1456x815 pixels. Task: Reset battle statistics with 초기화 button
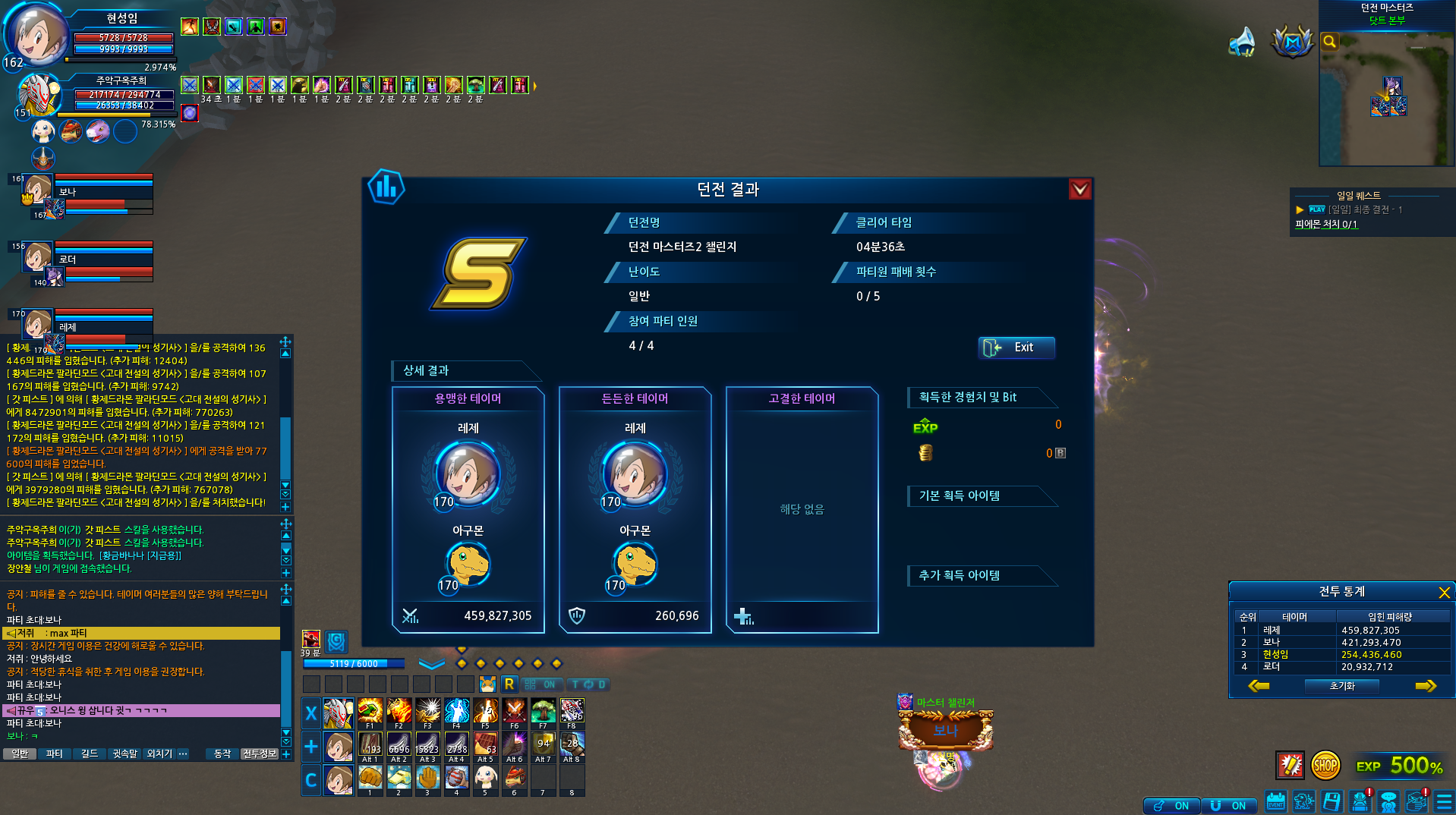pyautogui.click(x=1341, y=686)
